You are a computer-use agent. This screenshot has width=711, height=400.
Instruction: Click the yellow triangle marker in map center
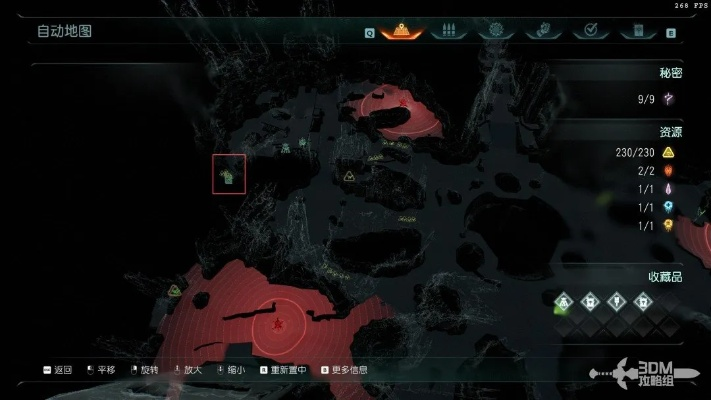tap(349, 176)
